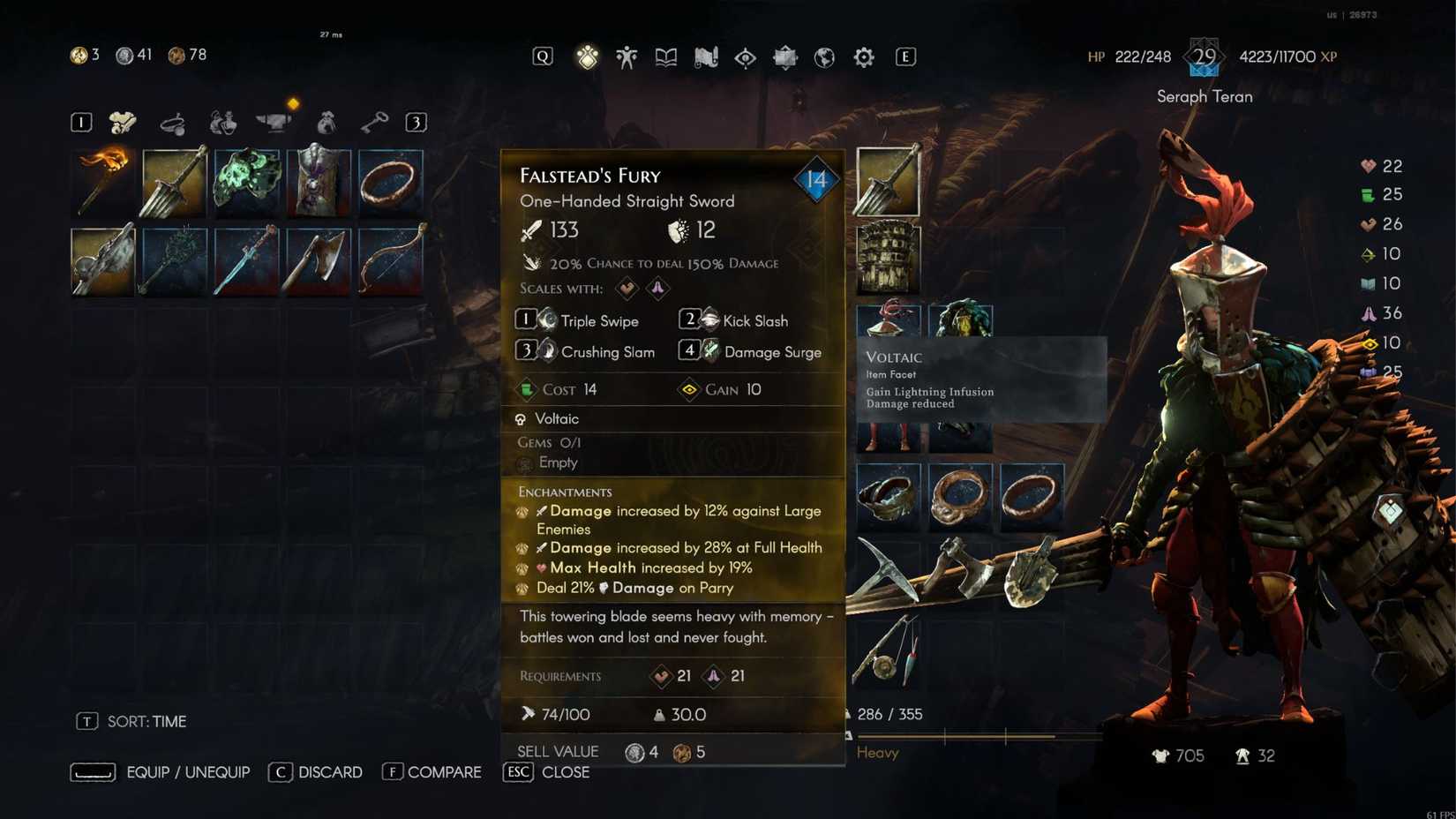The width and height of the screenshot is (1456, 819).
Task: Expand the Enchantments section of Falstead's Fury
Action: point(564,492)
